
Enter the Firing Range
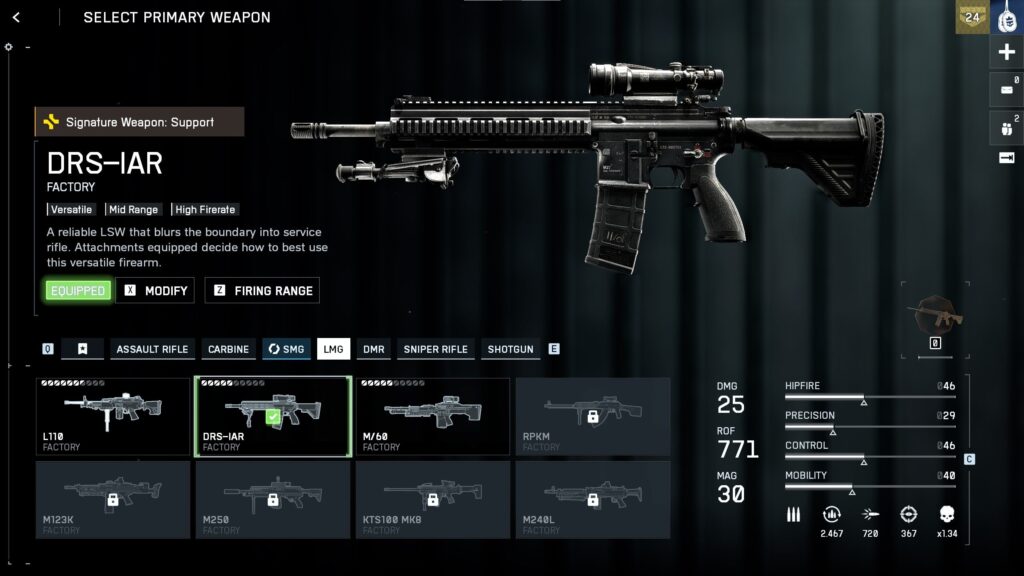click(262, 291)
